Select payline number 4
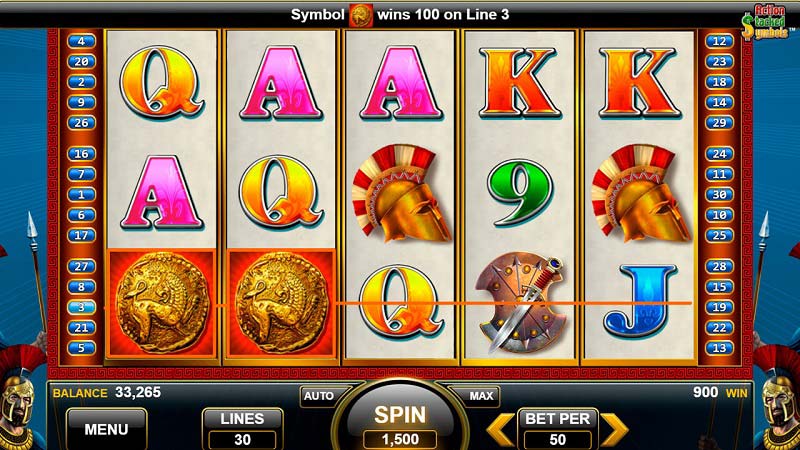Screen dimensions: 800x450 tap(81, 41)
